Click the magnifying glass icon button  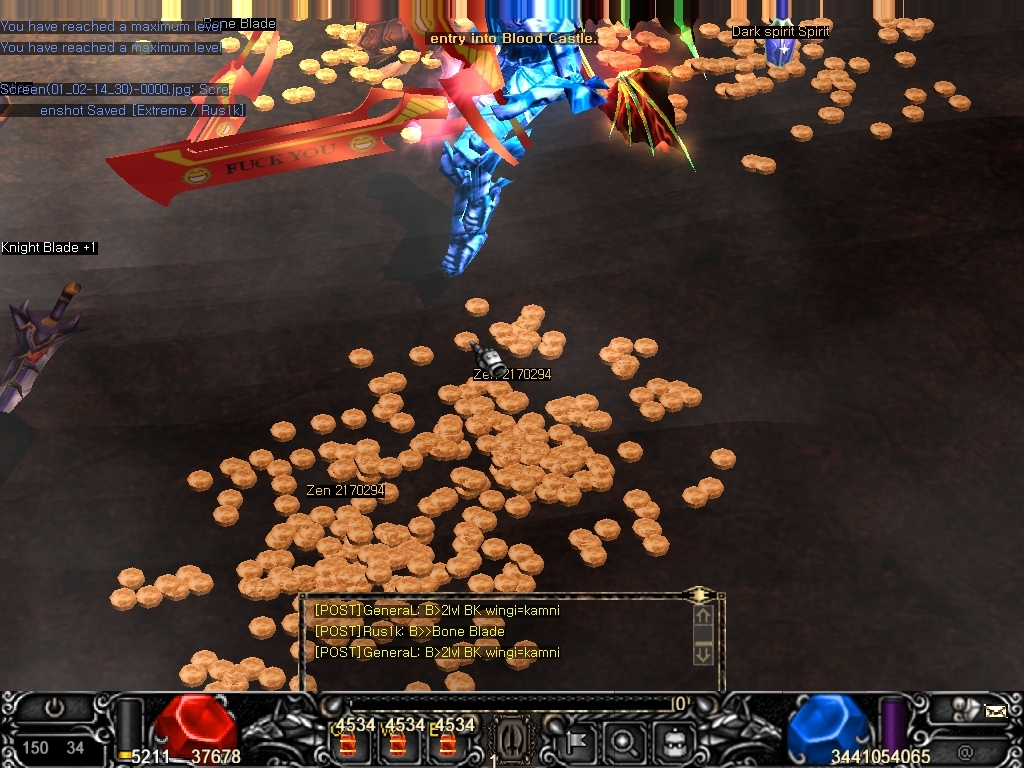click(625, 743)
